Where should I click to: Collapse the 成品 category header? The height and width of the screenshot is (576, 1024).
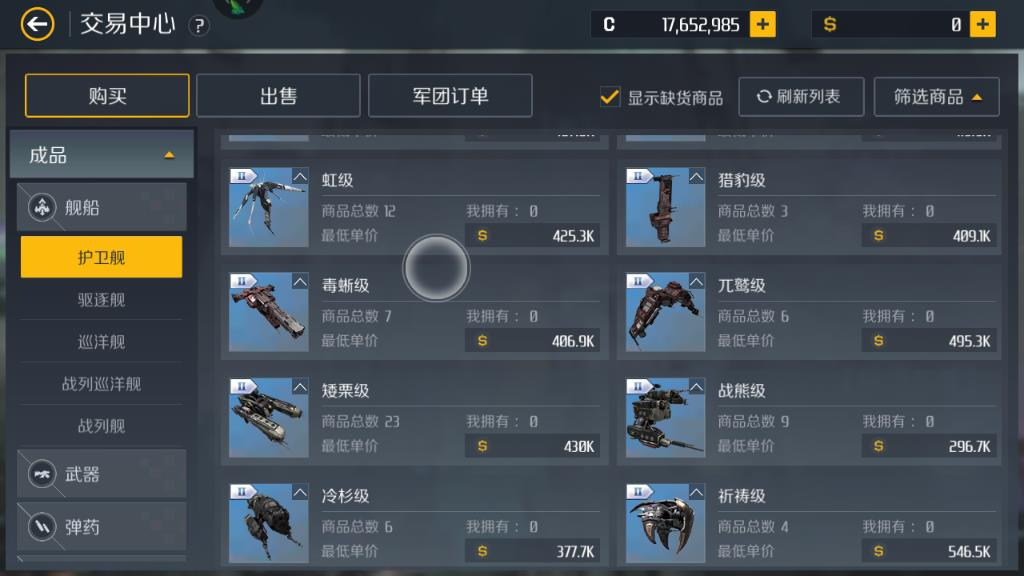click(101, 155)
